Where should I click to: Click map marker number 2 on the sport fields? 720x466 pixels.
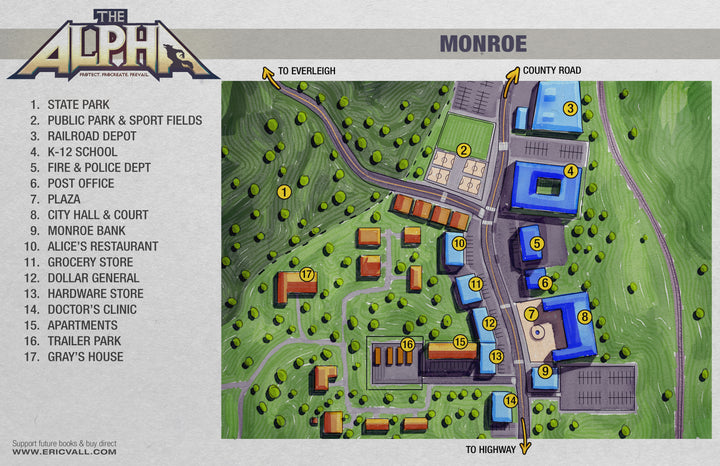coord(464,151)
